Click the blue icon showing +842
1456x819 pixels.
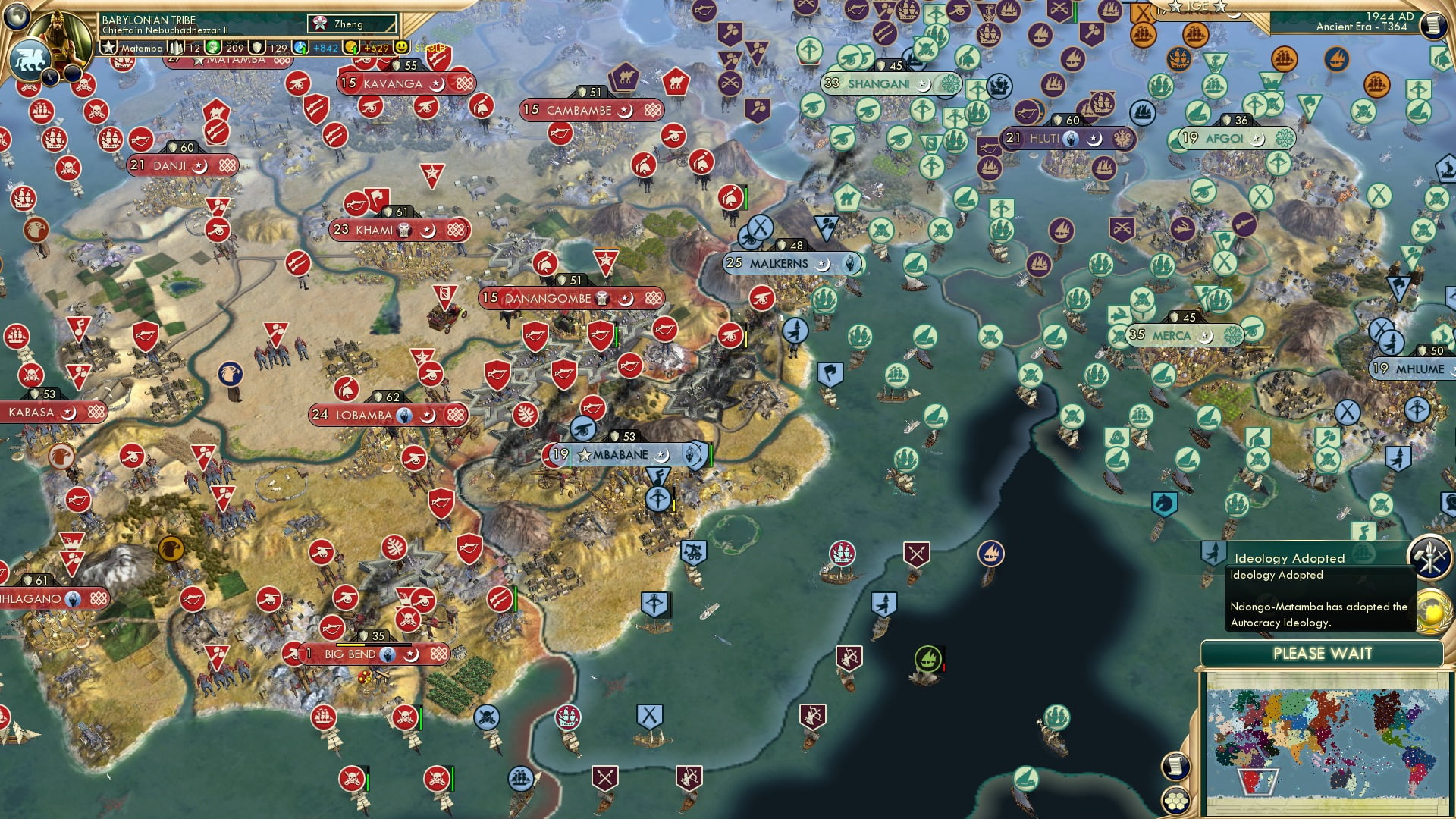(x=302, y=47)
